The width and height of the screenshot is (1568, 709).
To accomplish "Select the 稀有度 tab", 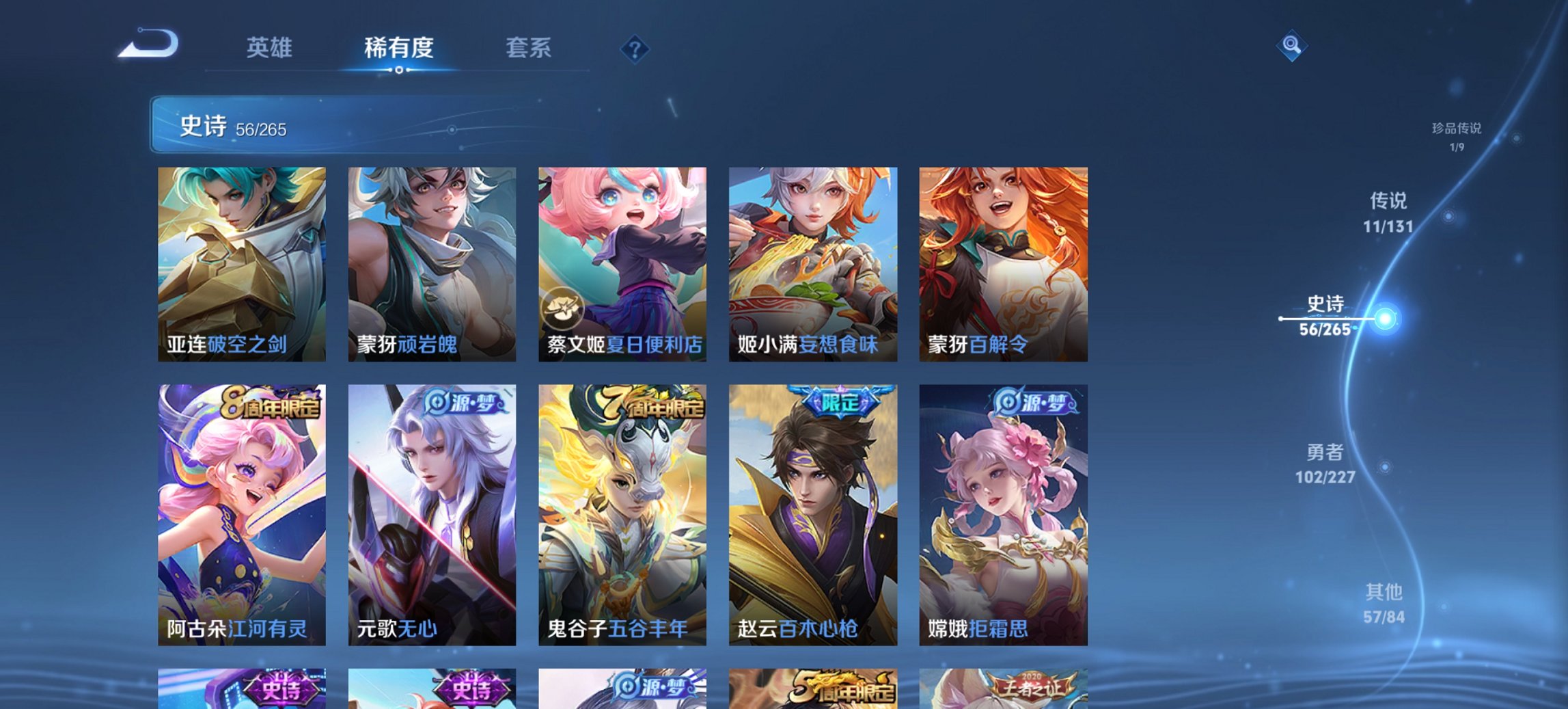I will pos(400,48).
